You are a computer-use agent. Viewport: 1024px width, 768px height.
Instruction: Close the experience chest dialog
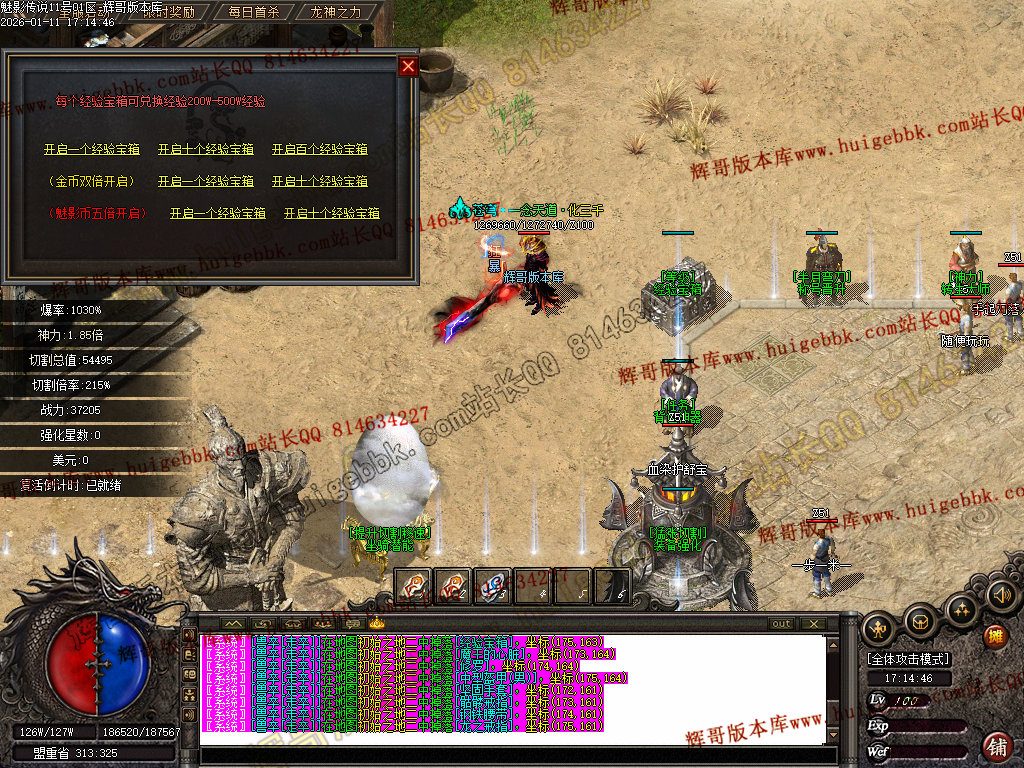pos(408,67)
